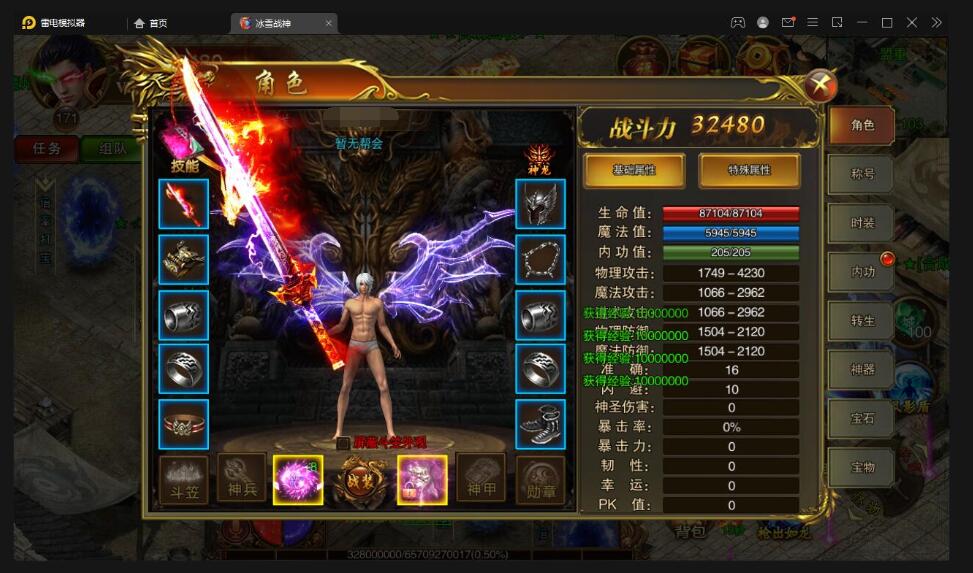973x573 pixels.
Task: Select the flaming sword weapon slot
Action: (x=184, y=204)
